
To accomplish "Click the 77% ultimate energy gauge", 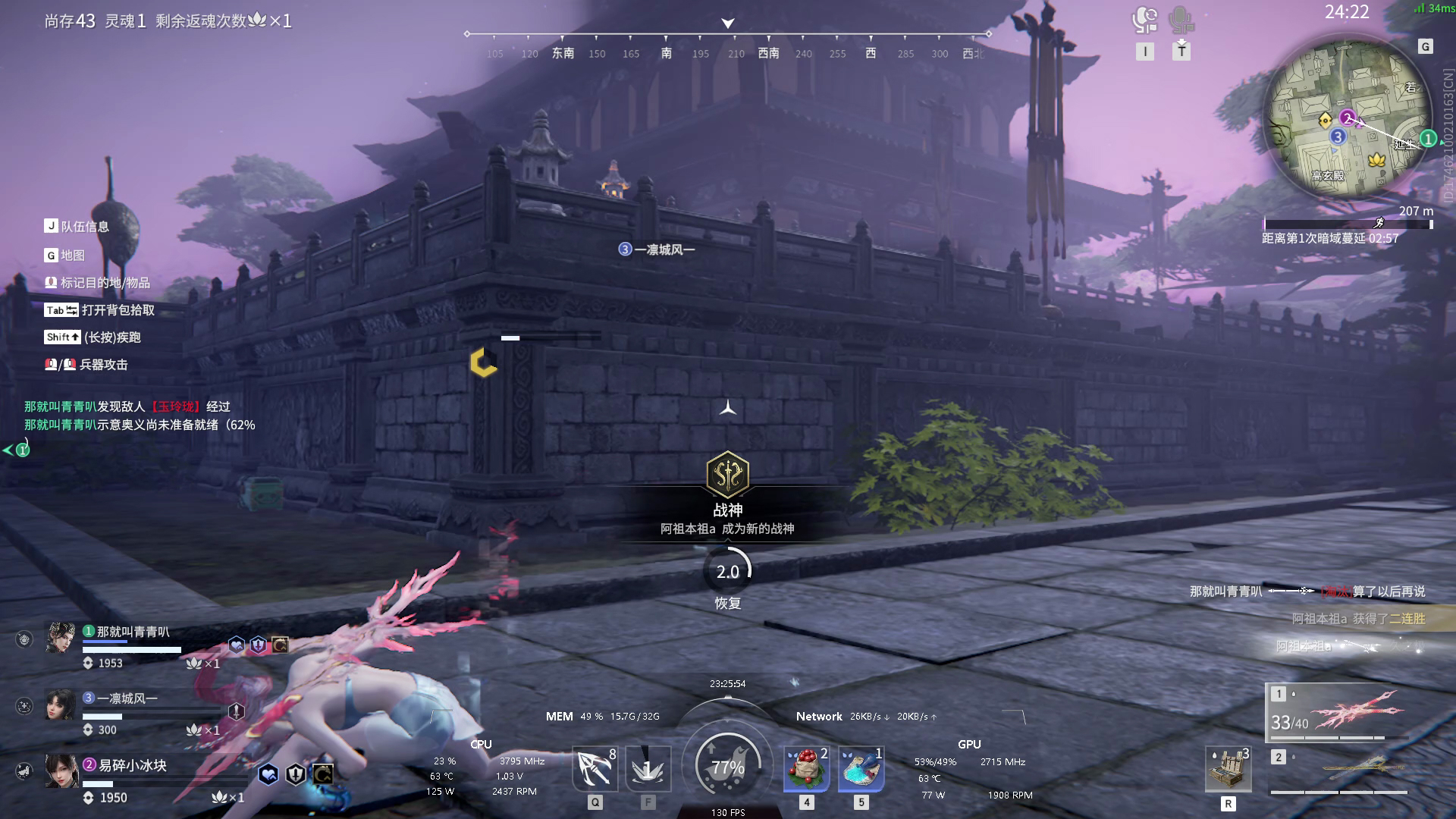I will [x=727, y=767].
